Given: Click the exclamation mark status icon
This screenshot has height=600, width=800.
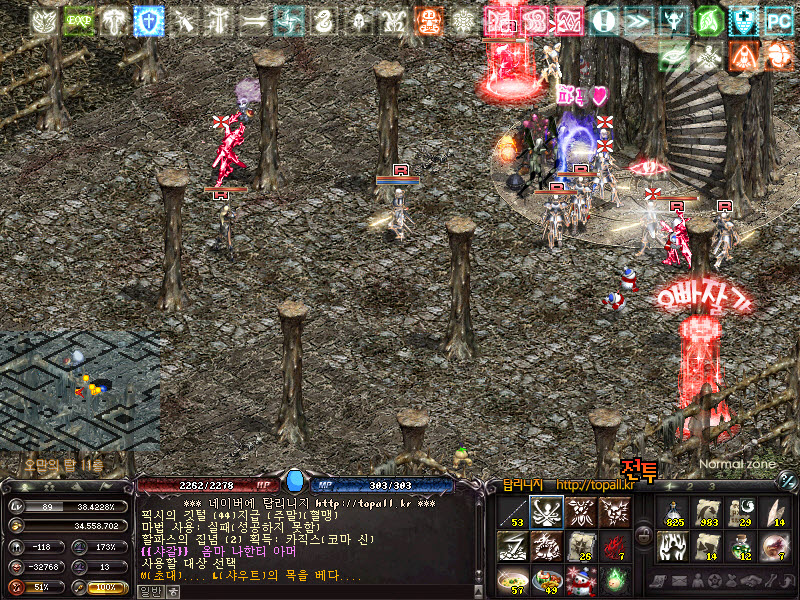Looking at the screenshot, I should [x=603, y=20].
